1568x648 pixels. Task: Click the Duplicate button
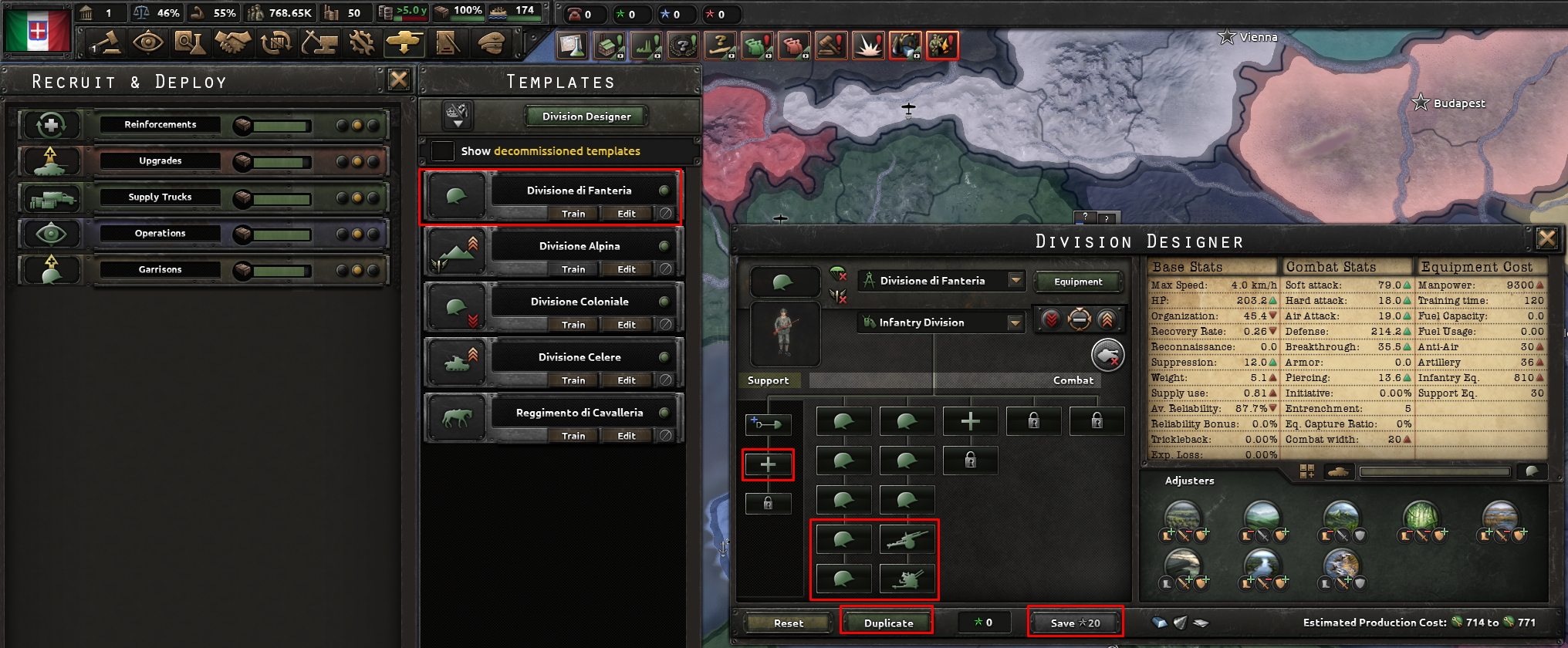click(886, 623)
